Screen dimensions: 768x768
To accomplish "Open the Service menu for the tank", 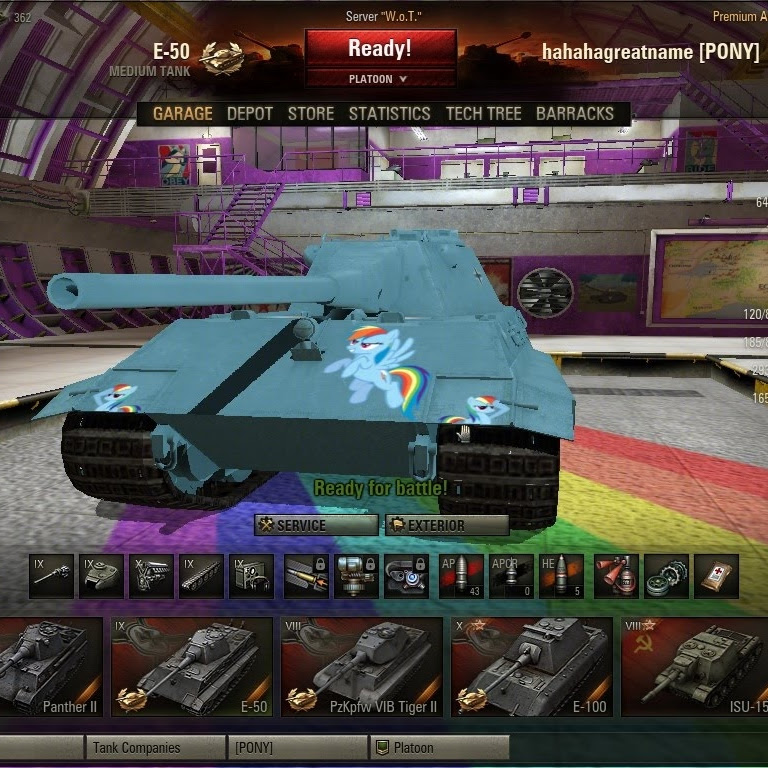I will tap(316, 525).
